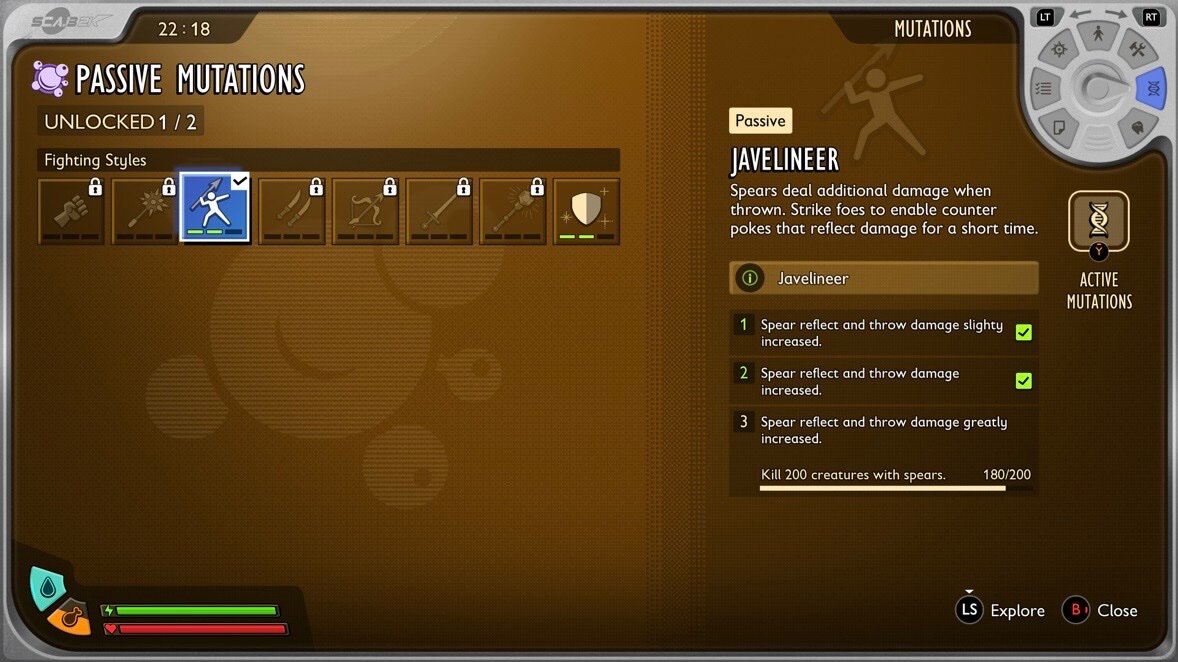This screenshot has width=1178, height=662.
Task: Choose the locked dual daggers fighting style
Action: [x=292, y=210]
